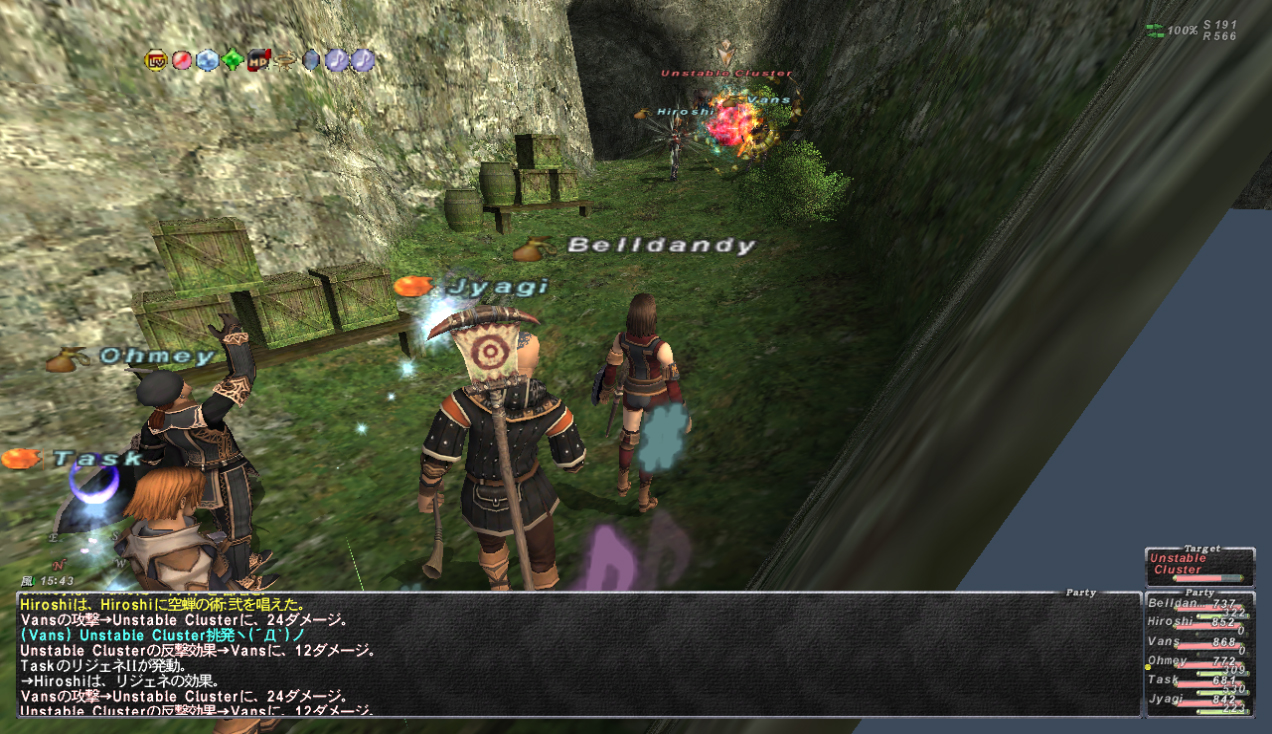Click the Unstable Cluster target window
The image size is (1272, 734).
tap(1199, 566)
